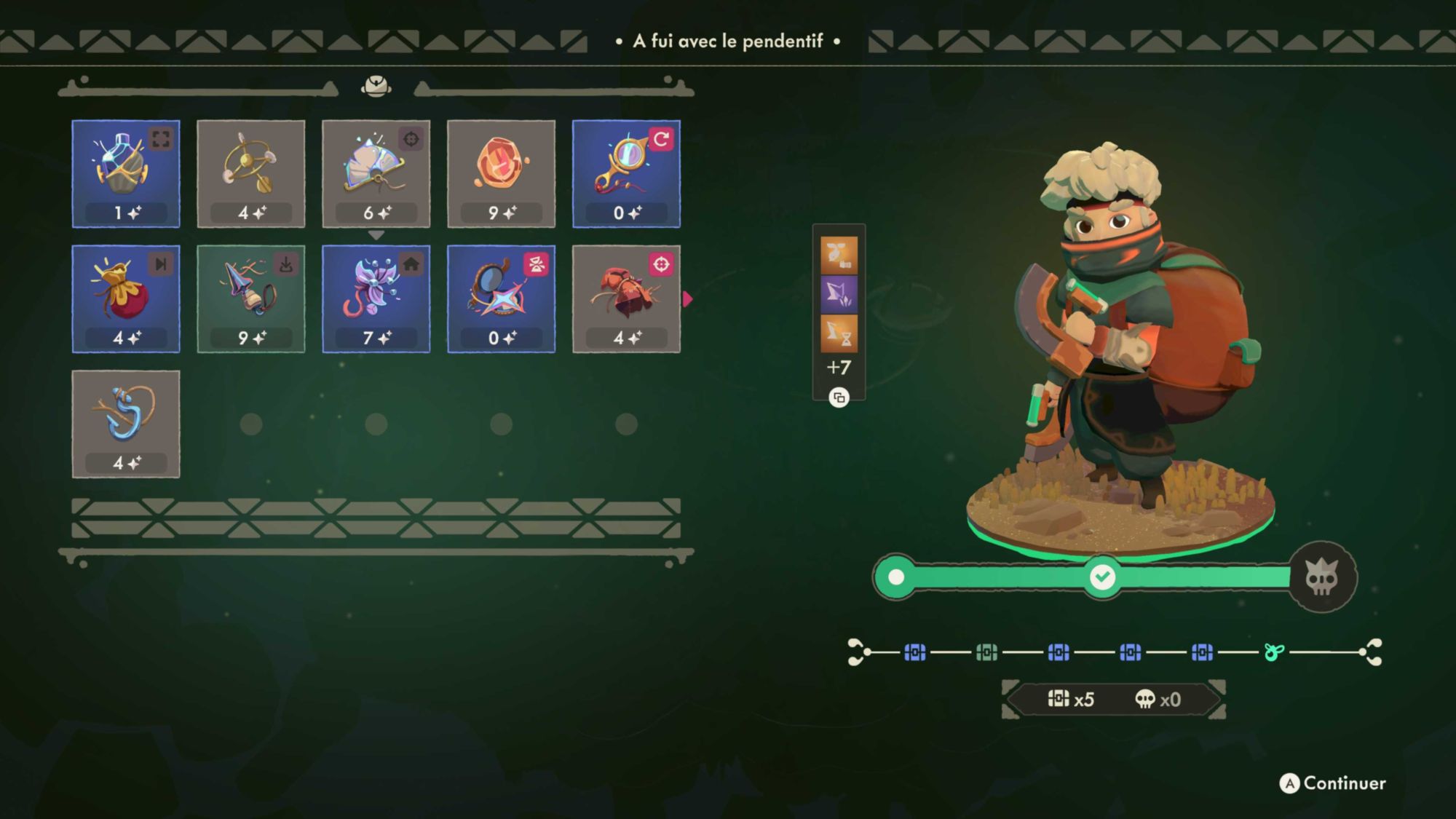Screen dimensions: 1456x819
Task: Pick the iridescent fan relic
Action: click(x=376, y=174)
